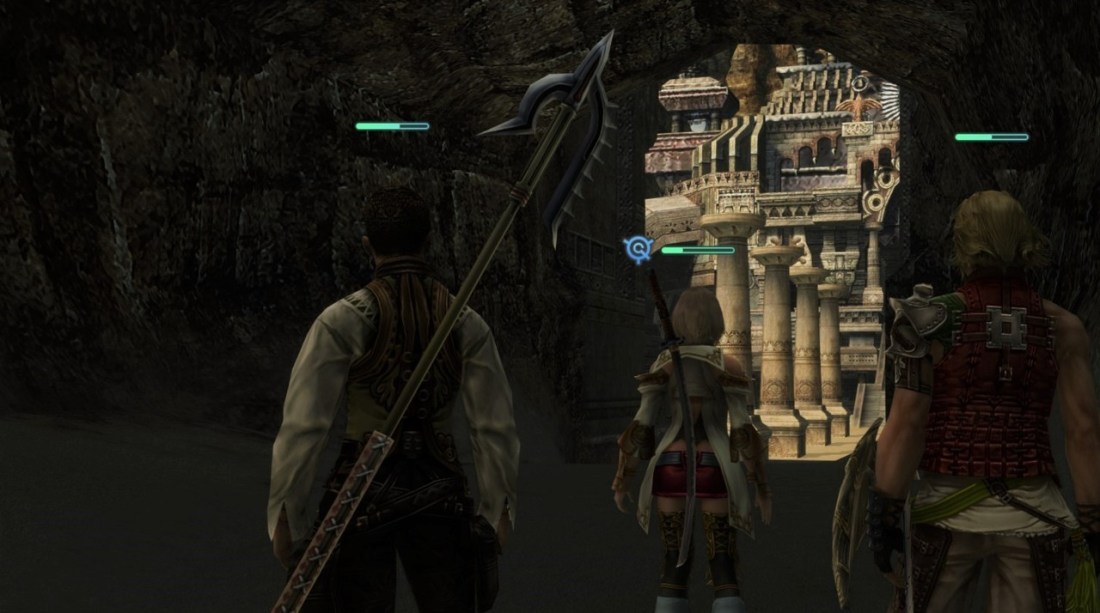1100x613 pixels.
Task: Click the blue party leader marker icon
Action: [637, 249]
